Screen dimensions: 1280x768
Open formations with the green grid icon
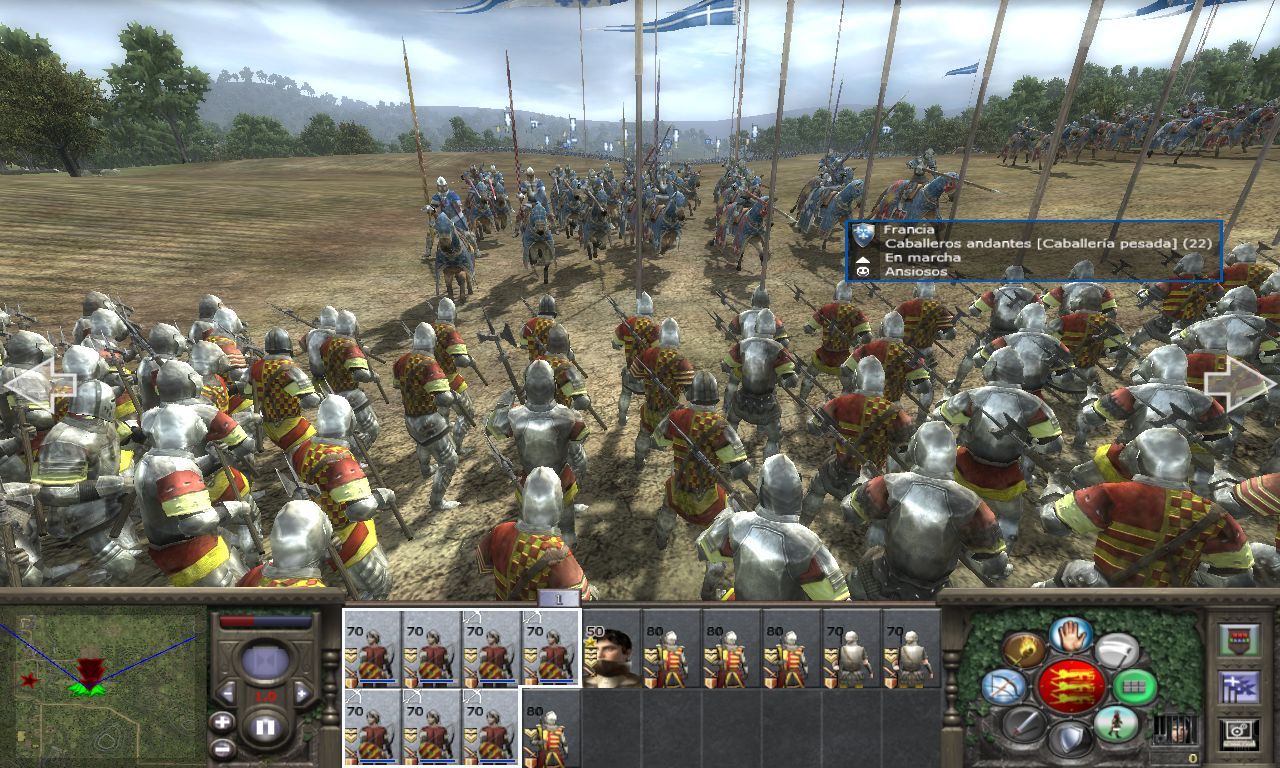[1134, 687]
